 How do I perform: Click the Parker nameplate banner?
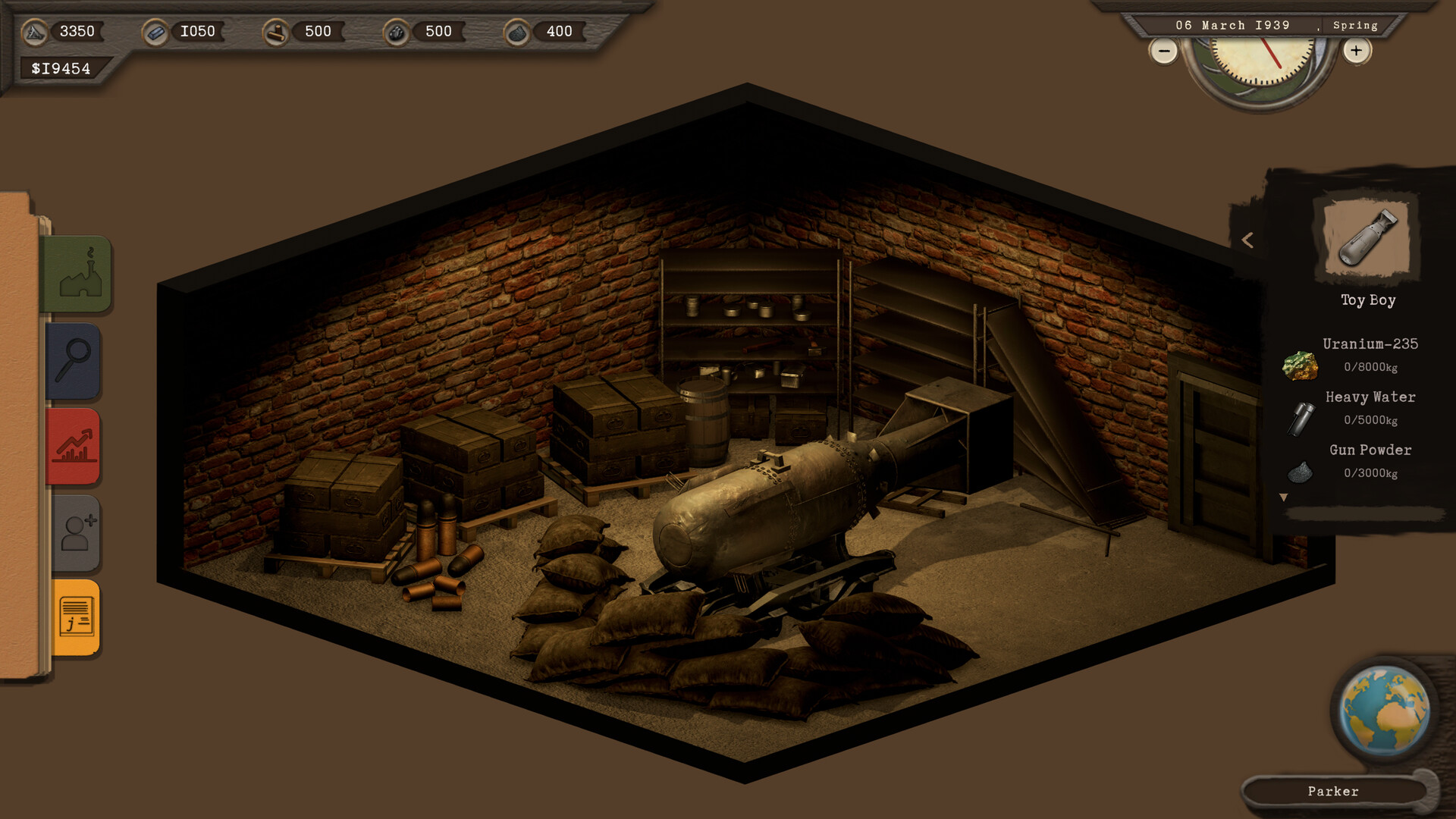pyautogui.click(x=1334, y=791)
